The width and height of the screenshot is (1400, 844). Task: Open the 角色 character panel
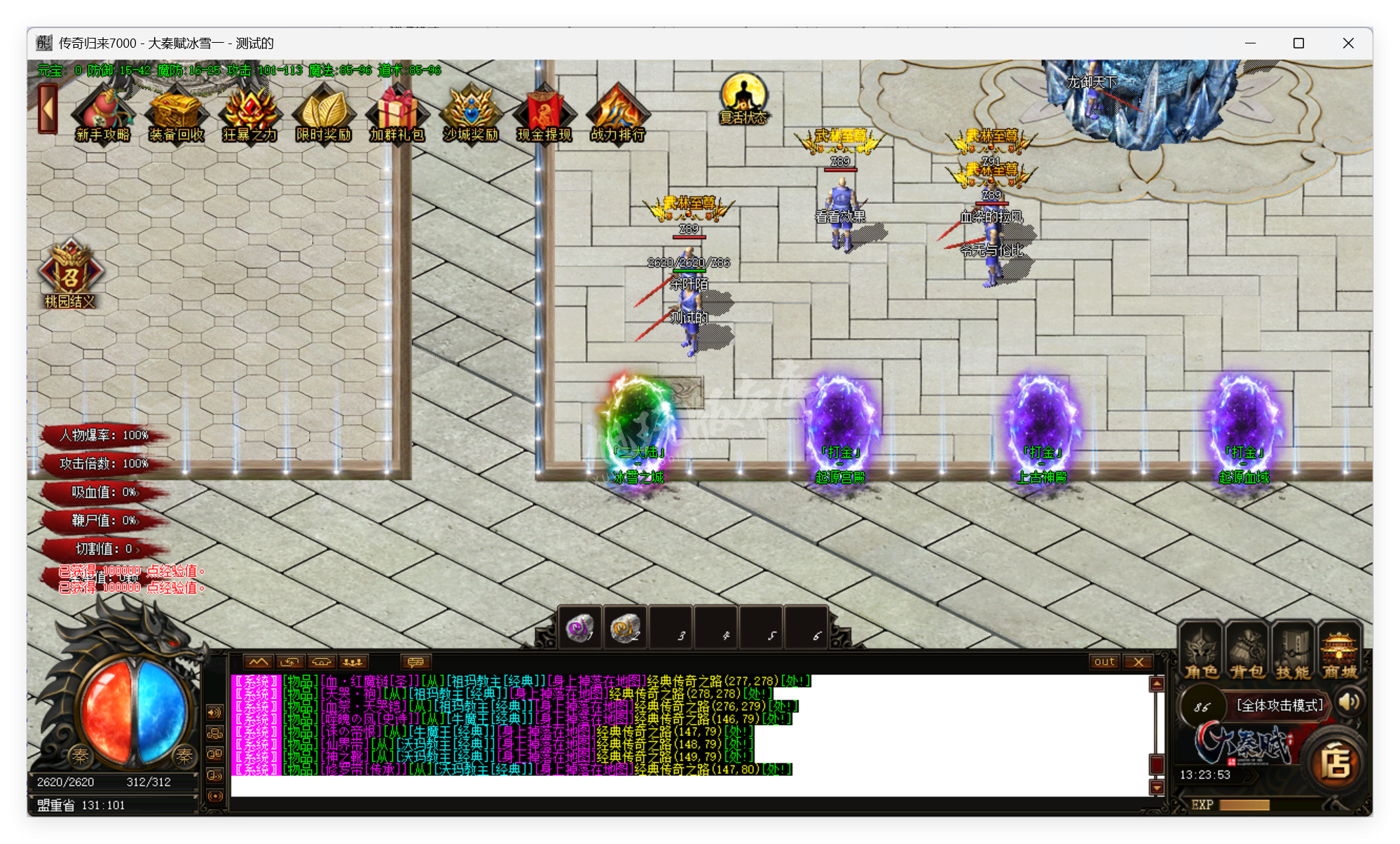click(1202, 651)
